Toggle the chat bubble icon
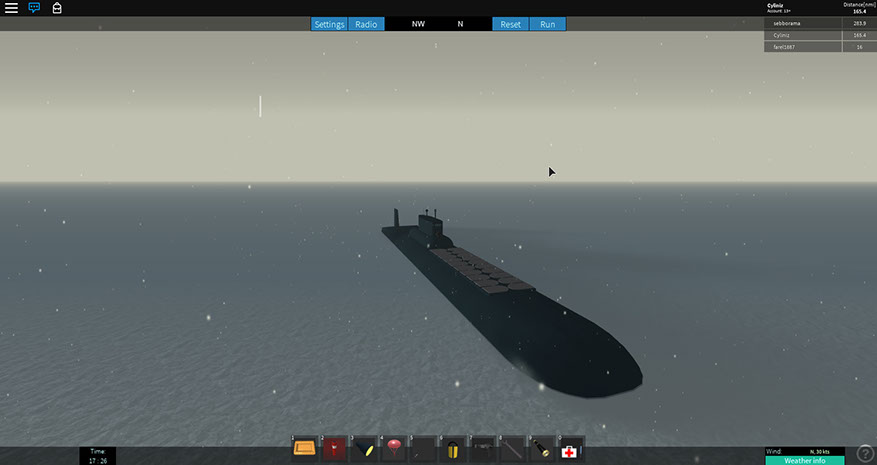 point(34,8)
